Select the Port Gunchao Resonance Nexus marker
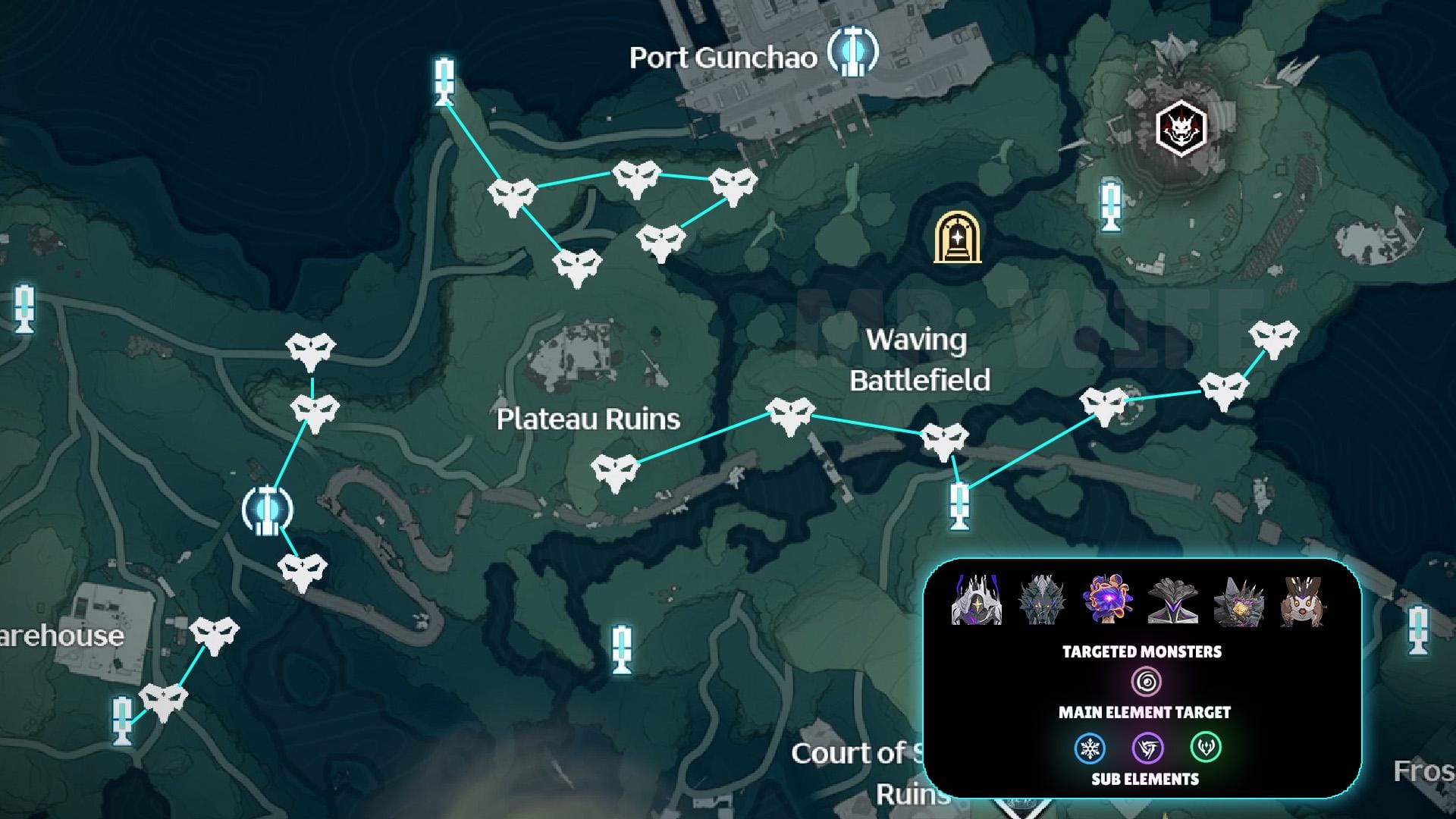This screenshot has height=819, width=1456. click(852, 53)
